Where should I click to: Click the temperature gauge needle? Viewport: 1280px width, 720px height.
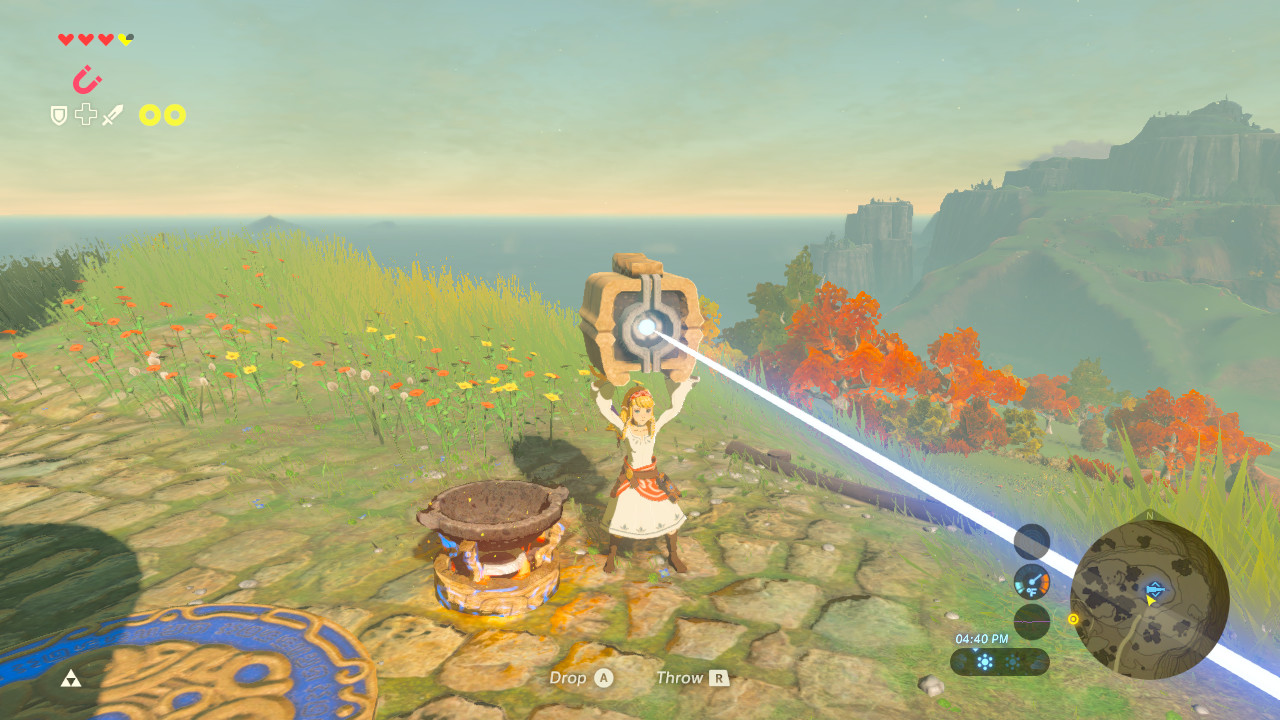pyautogui.click(x=1033, y=578)
